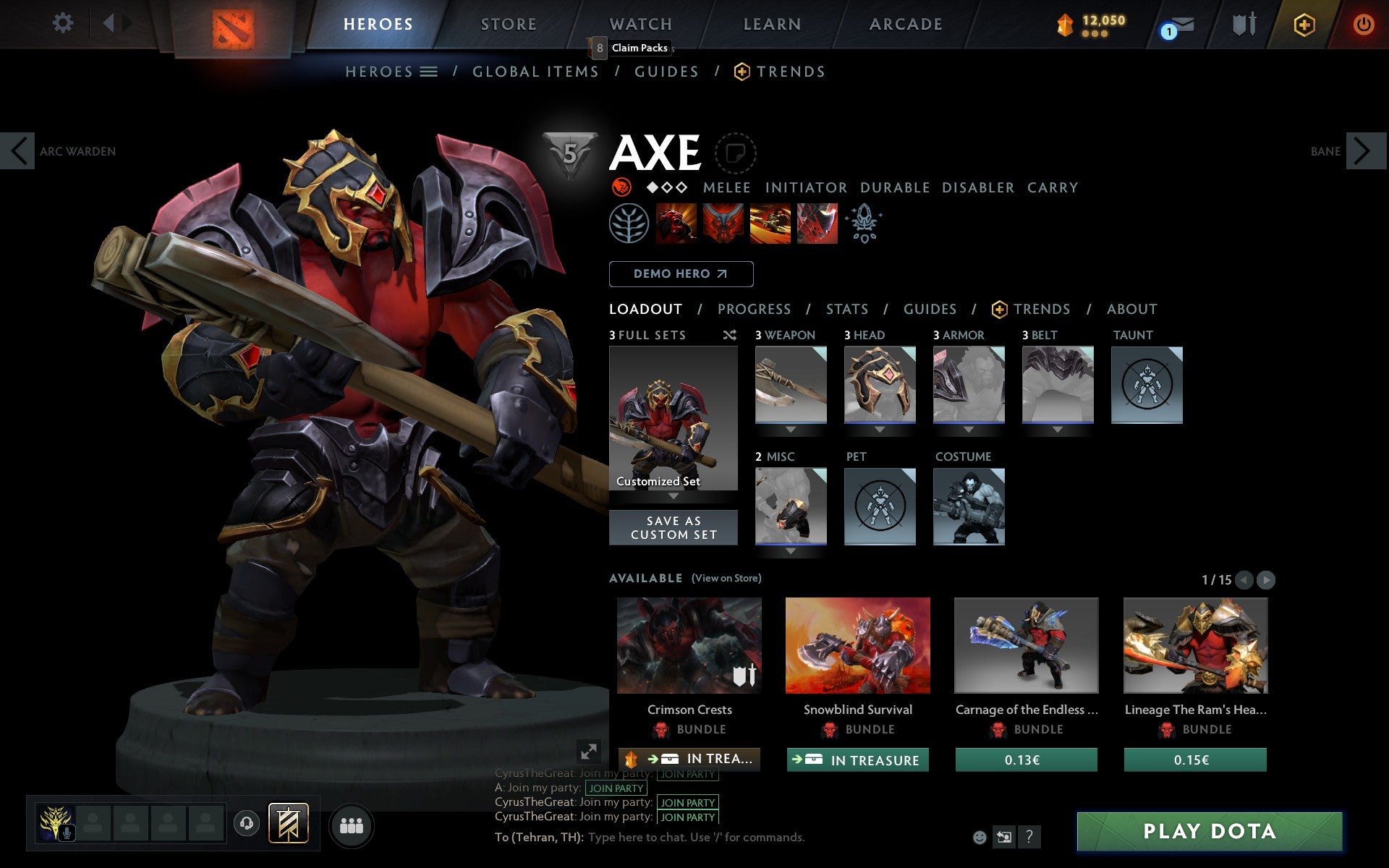Click the help question mark icon
This screenshot has height=868, width=1389.
pos(1030,838)
